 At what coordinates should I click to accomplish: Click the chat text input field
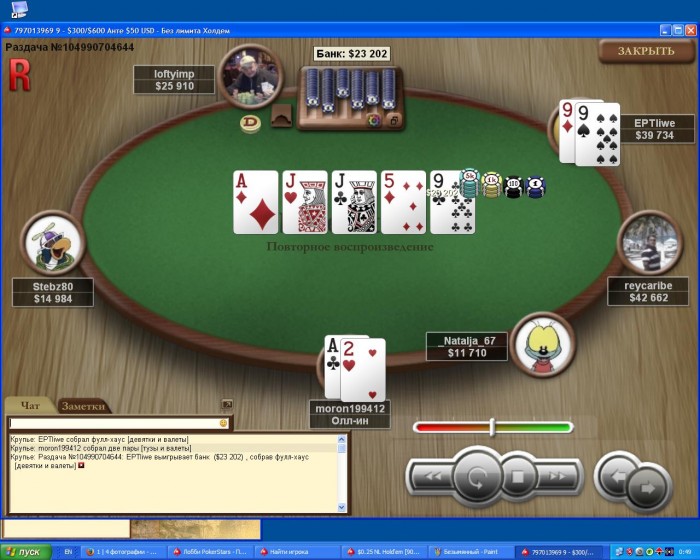click(x=112, y=423)
